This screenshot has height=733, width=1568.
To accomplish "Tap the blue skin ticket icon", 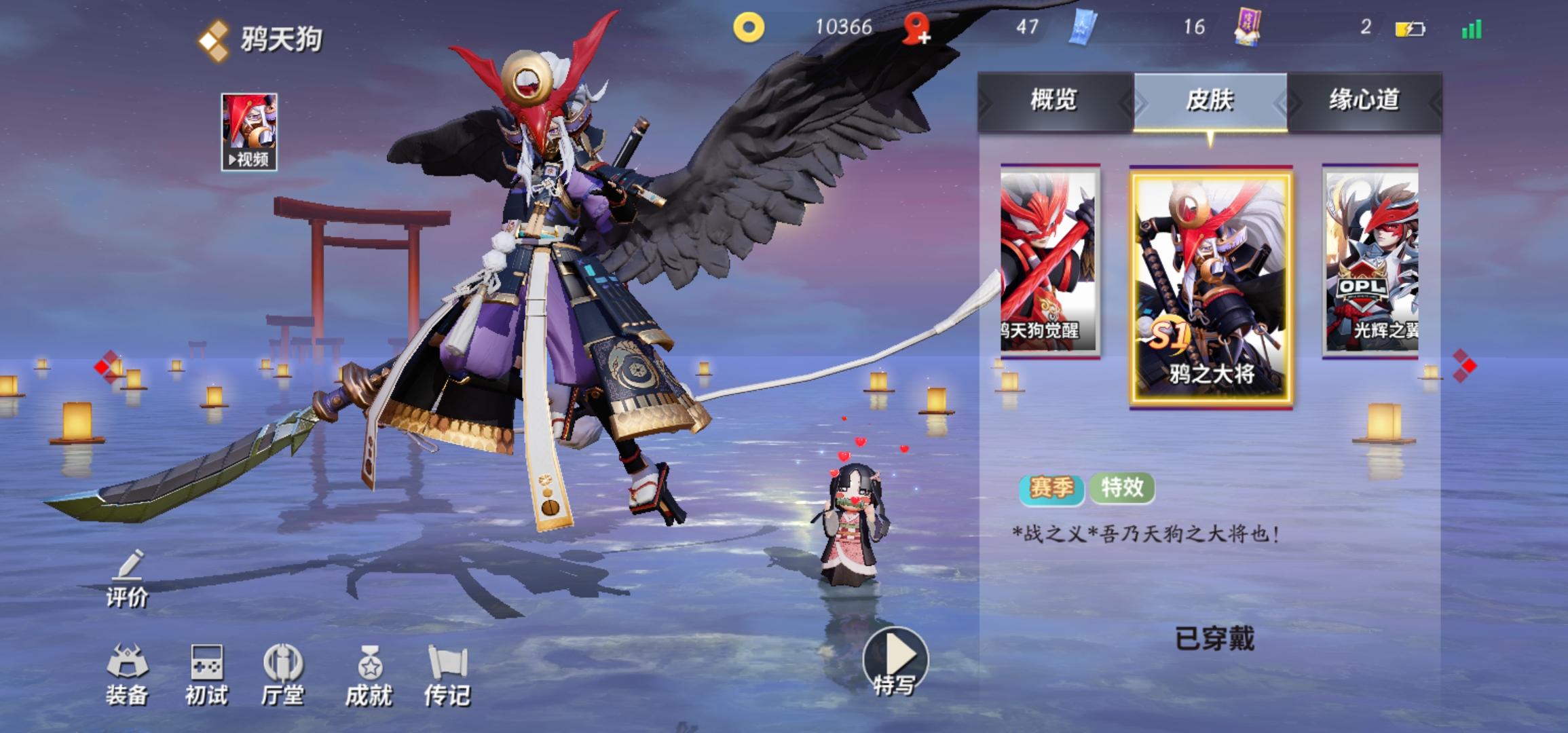I will pyautogui.click(x=1083, y=29).
